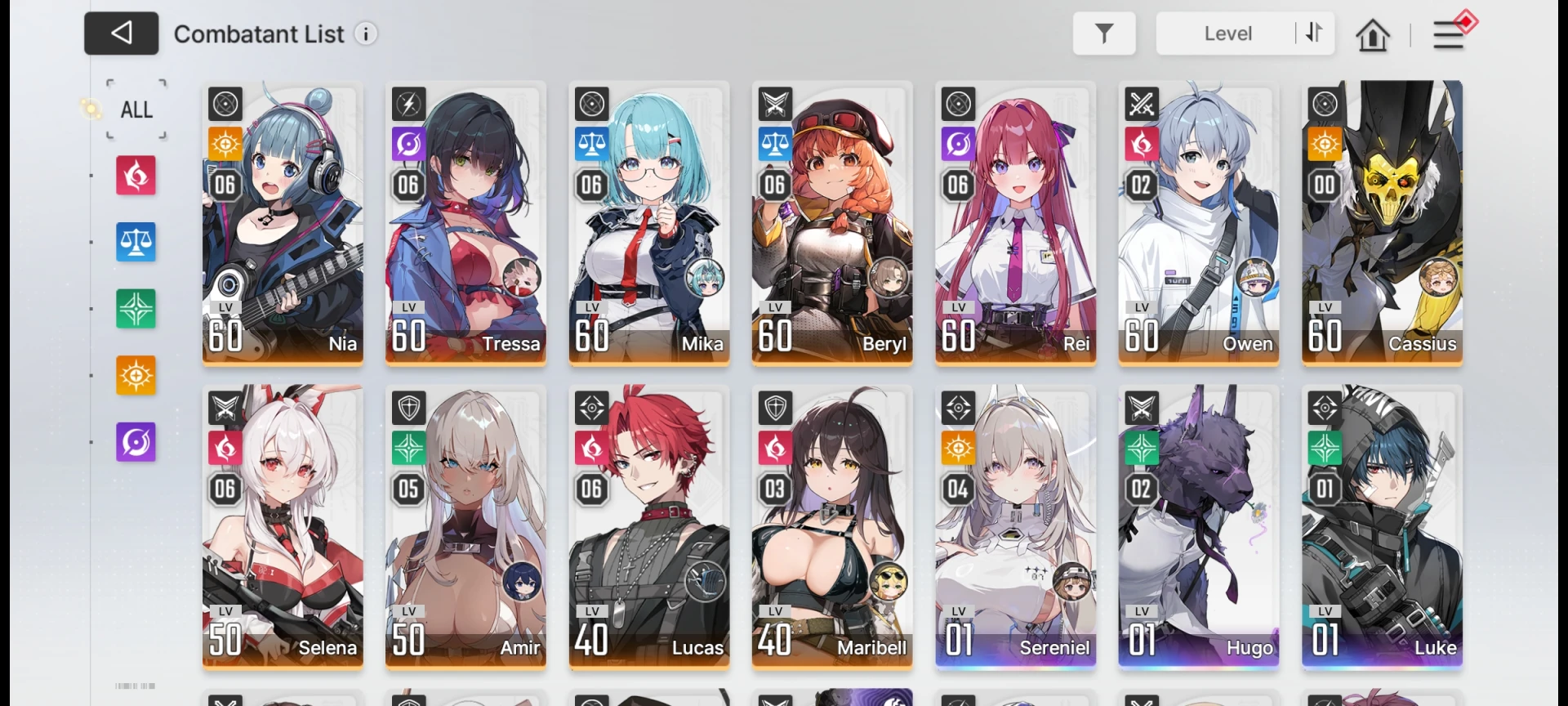Toggle the sort order arrows
The width and height of the screenshot is (1568, 706).
click(1314, 34)
